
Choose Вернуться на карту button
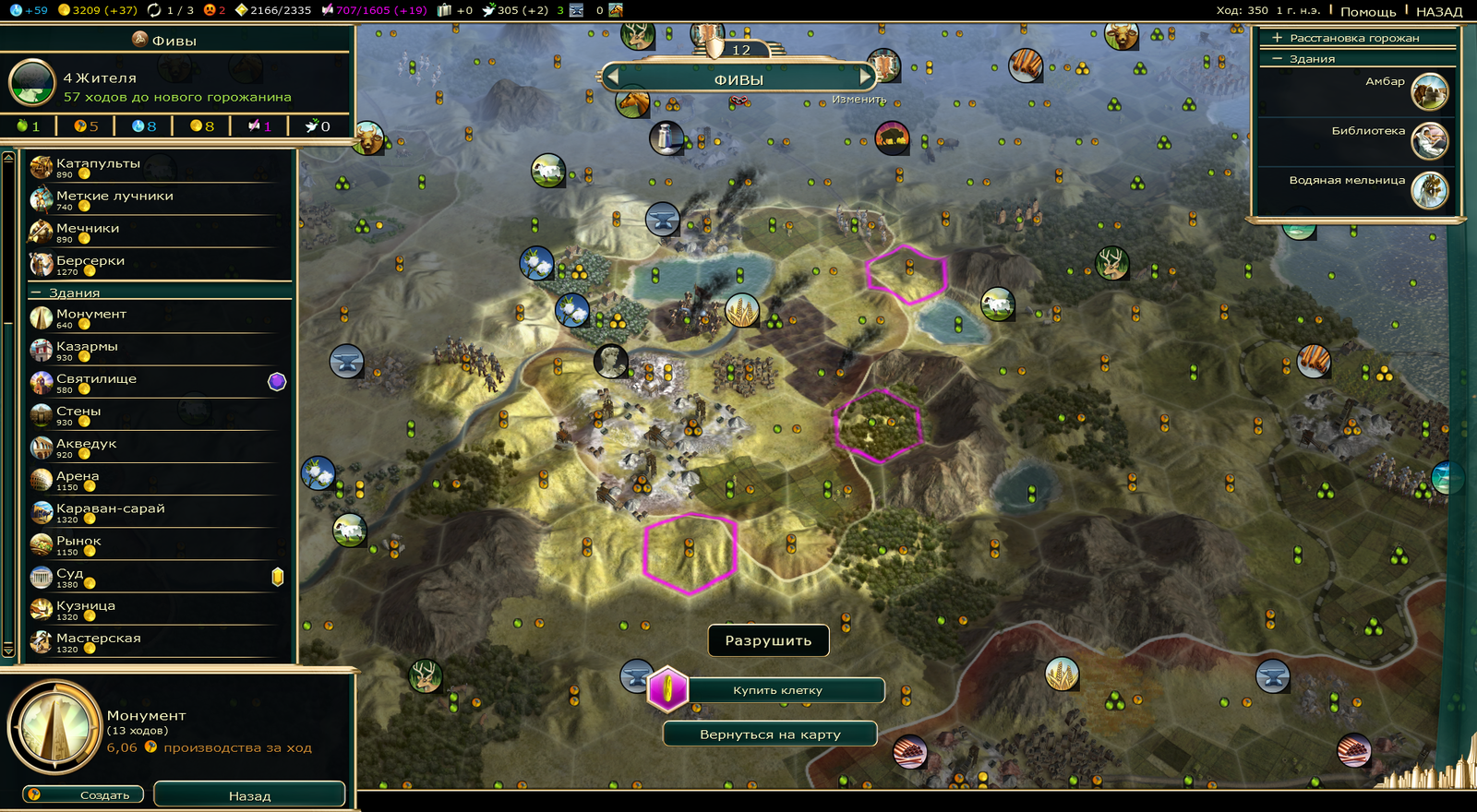(770, 734)
